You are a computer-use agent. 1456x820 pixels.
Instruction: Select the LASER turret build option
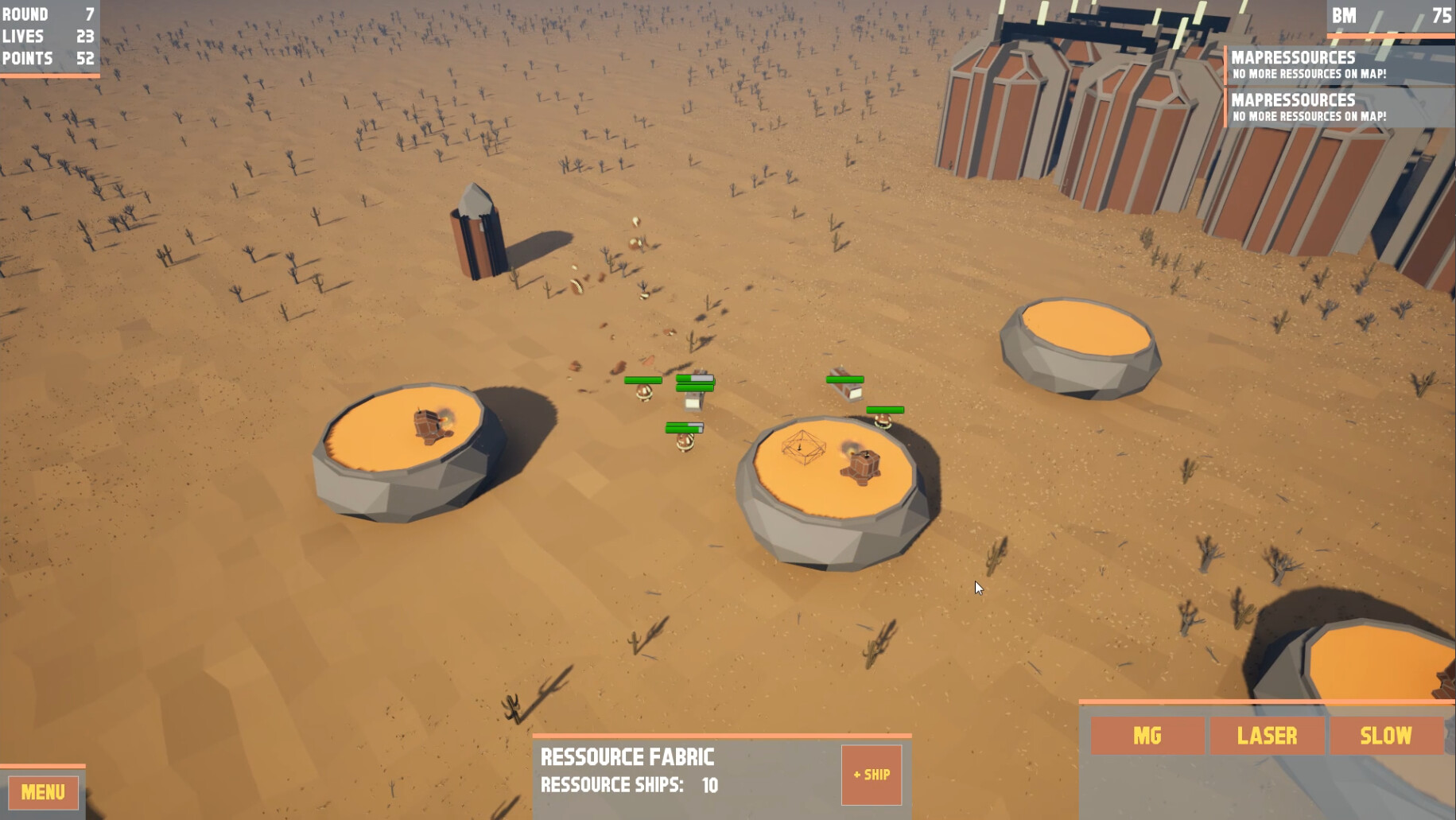click(1268, 736)
